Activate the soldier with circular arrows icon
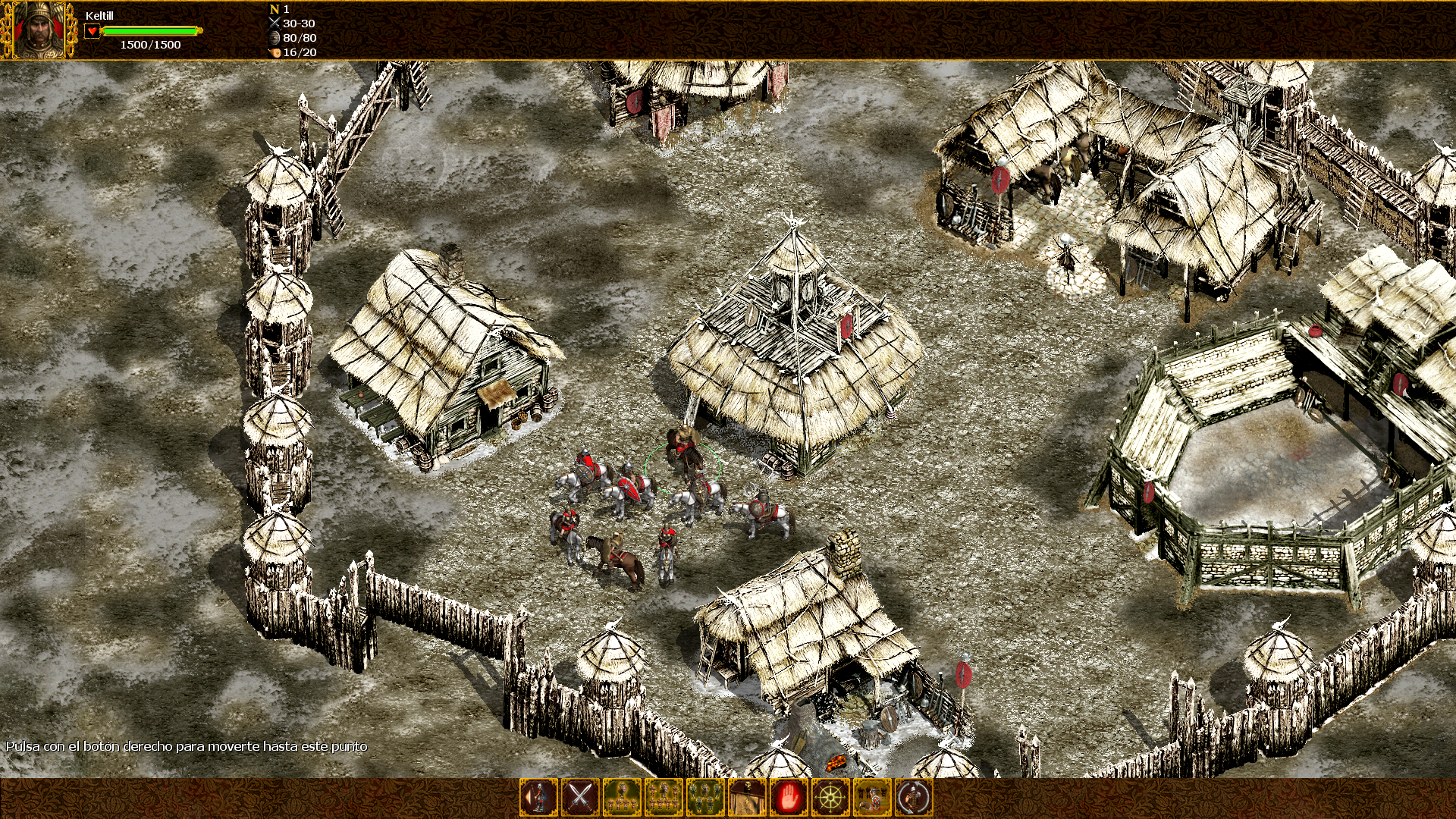Image resolution: width=1456 pixels, height=819 pixels. coord(914,797)
